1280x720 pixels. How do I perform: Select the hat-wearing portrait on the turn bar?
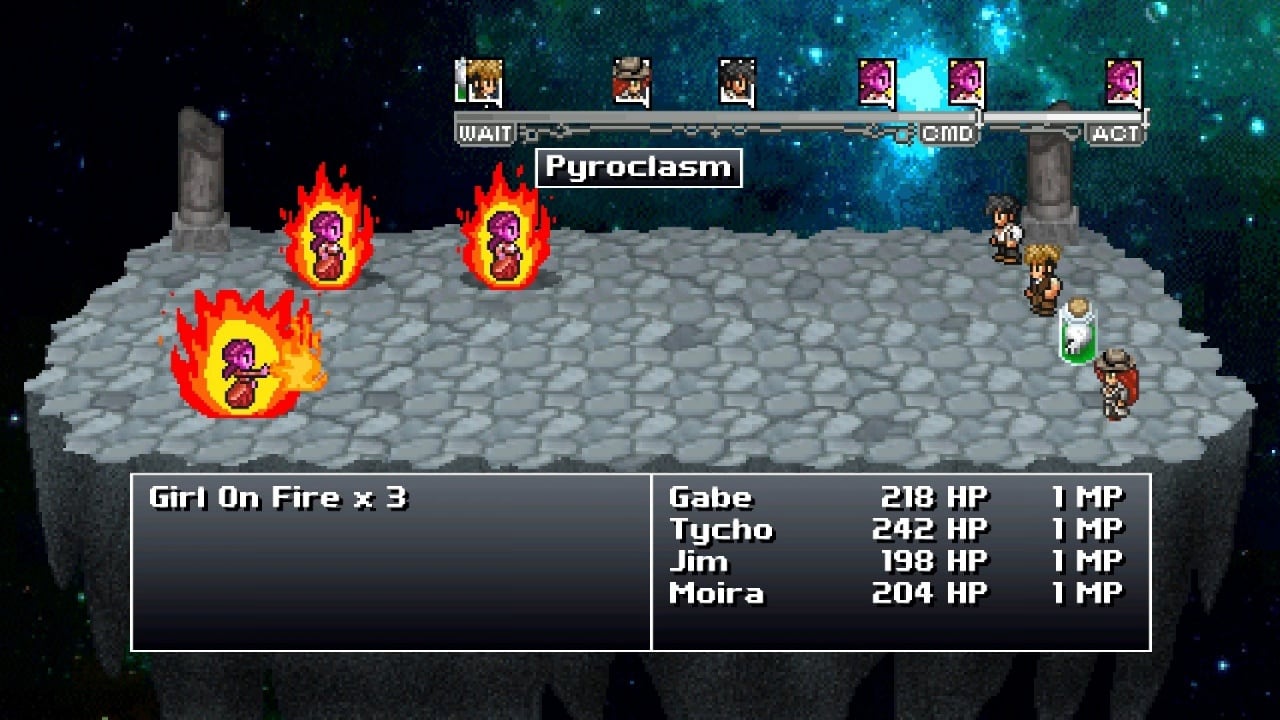coord(631,81)
